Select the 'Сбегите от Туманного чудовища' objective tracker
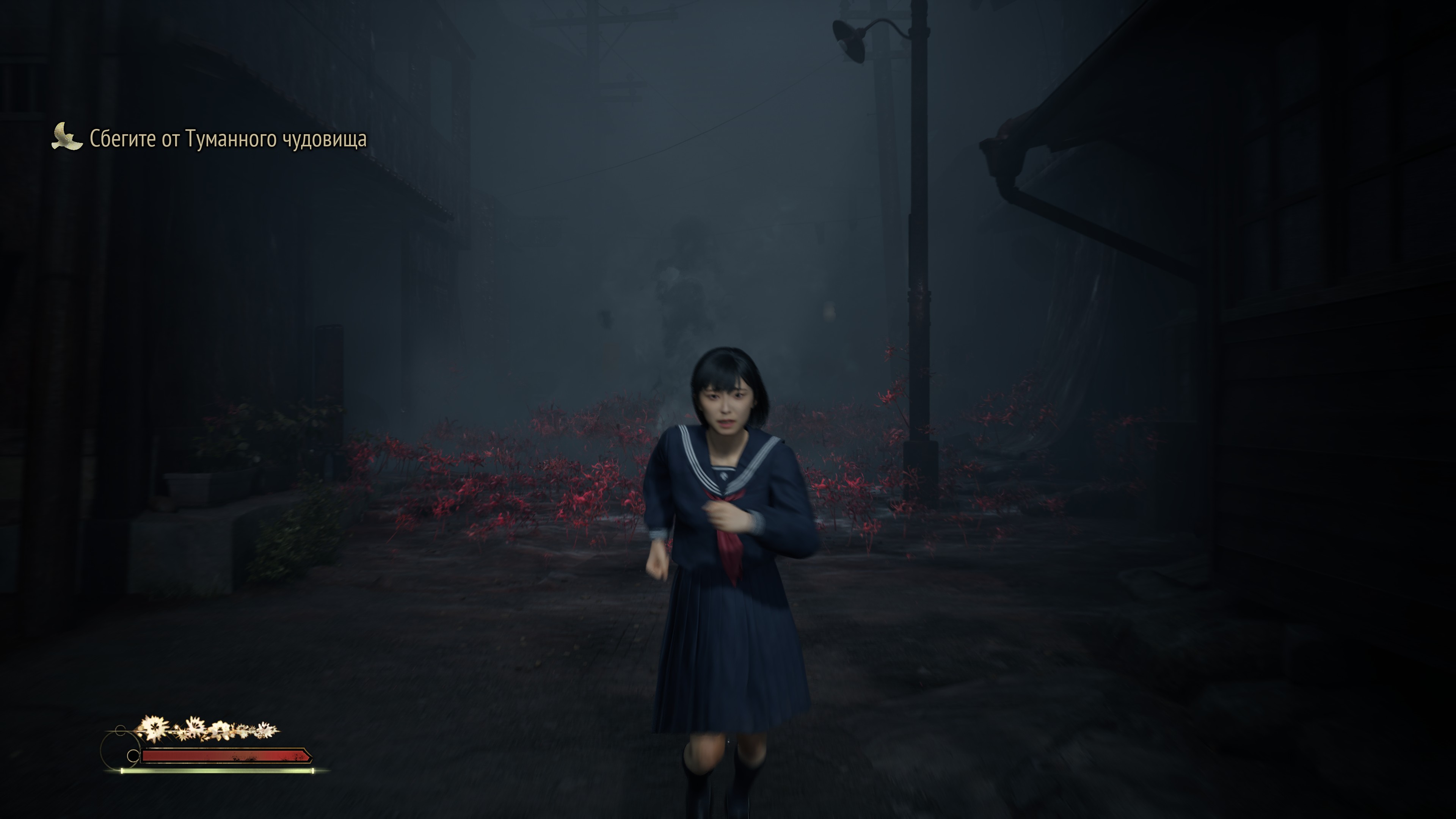Image resolution: width=1456 pixels, height=819 pixels. [x=228, y=139]
